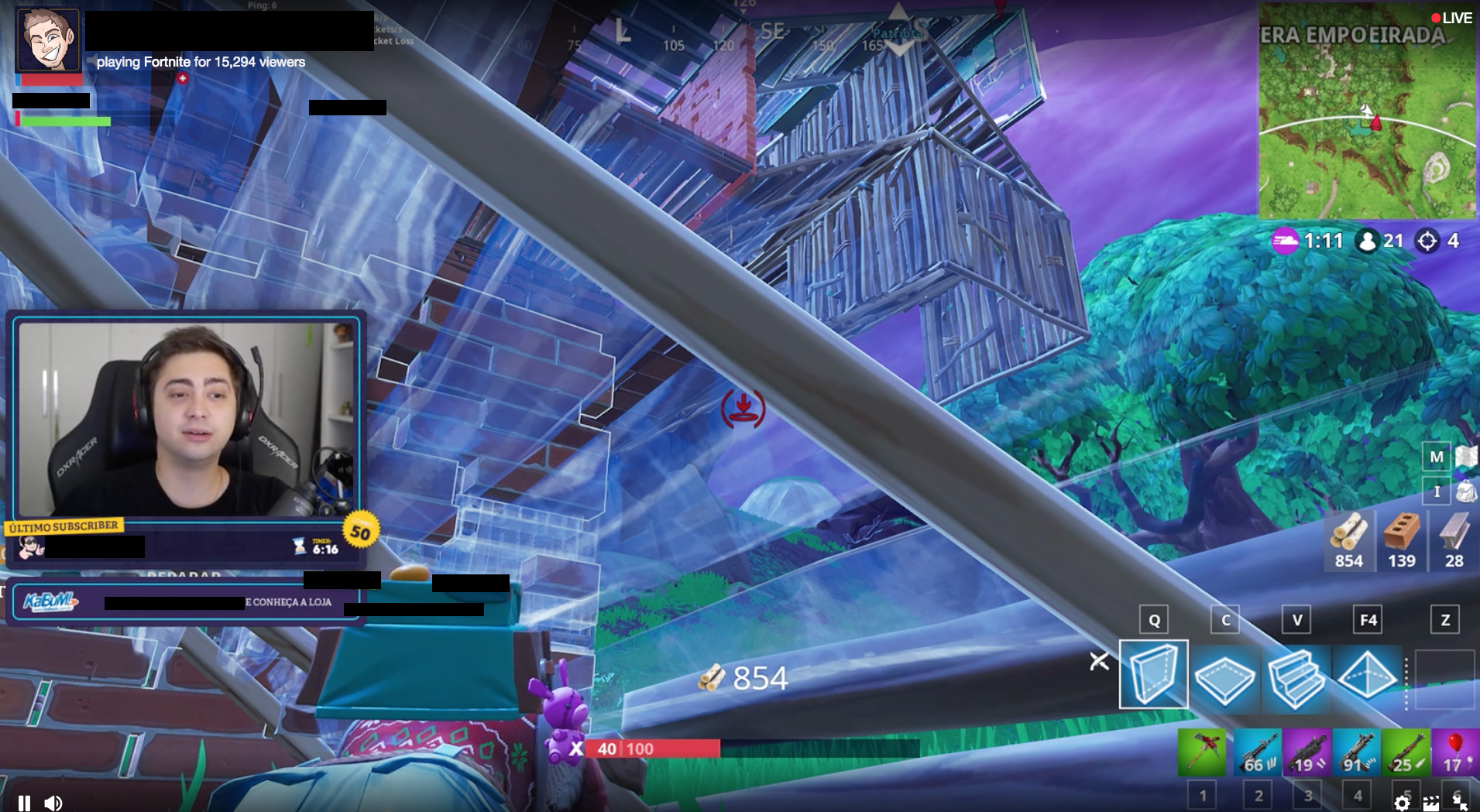Image resolution: width=1480 pixels, height=812 pixels.
Task: Select the stairs building piece
Action: tap(1296, 677)
